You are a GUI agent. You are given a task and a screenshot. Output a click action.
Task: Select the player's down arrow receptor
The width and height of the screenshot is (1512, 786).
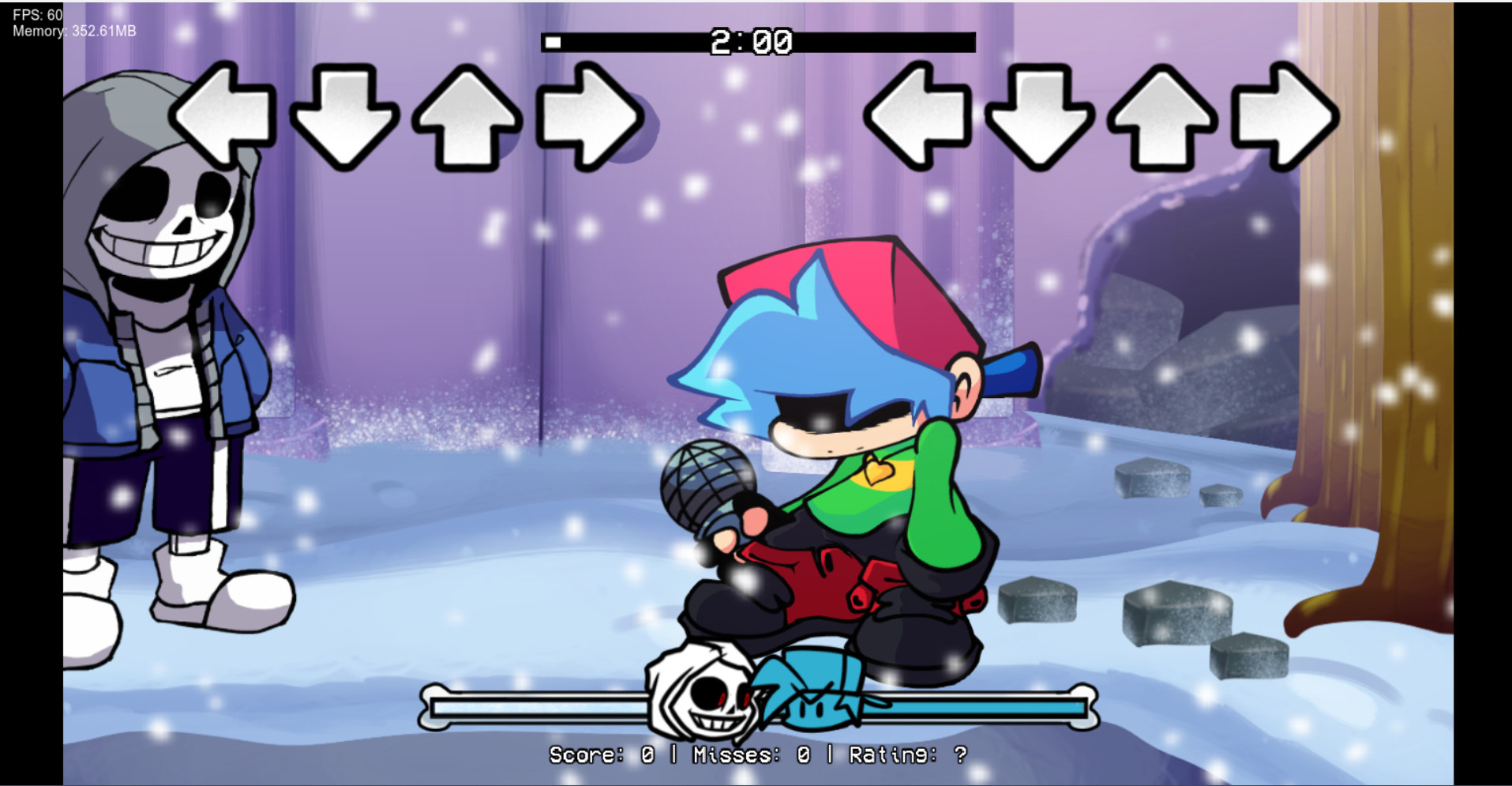pyautogui.click(x=1041, y=116)
